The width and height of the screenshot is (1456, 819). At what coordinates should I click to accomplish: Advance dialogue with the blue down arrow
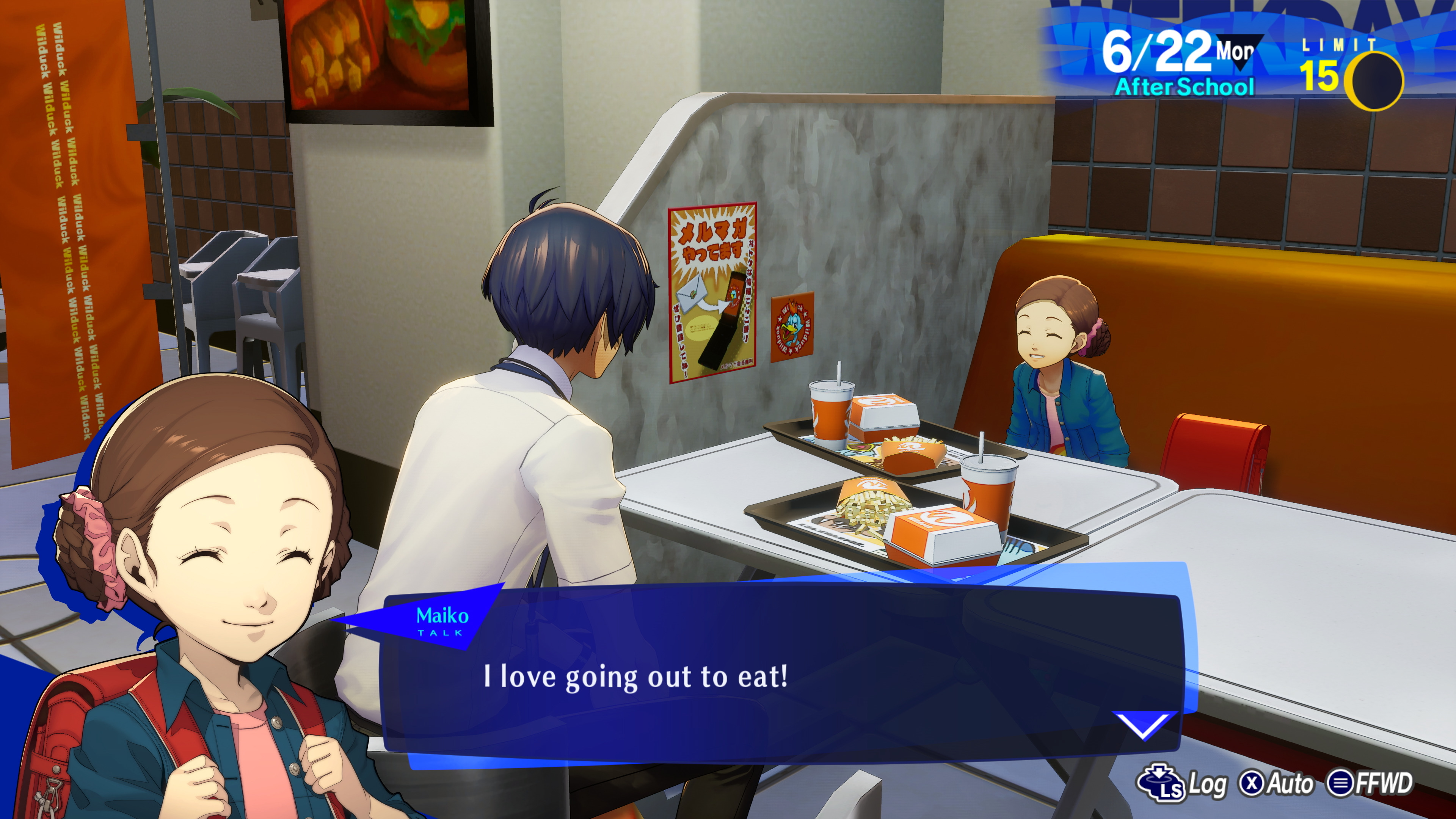(1144, 725)
